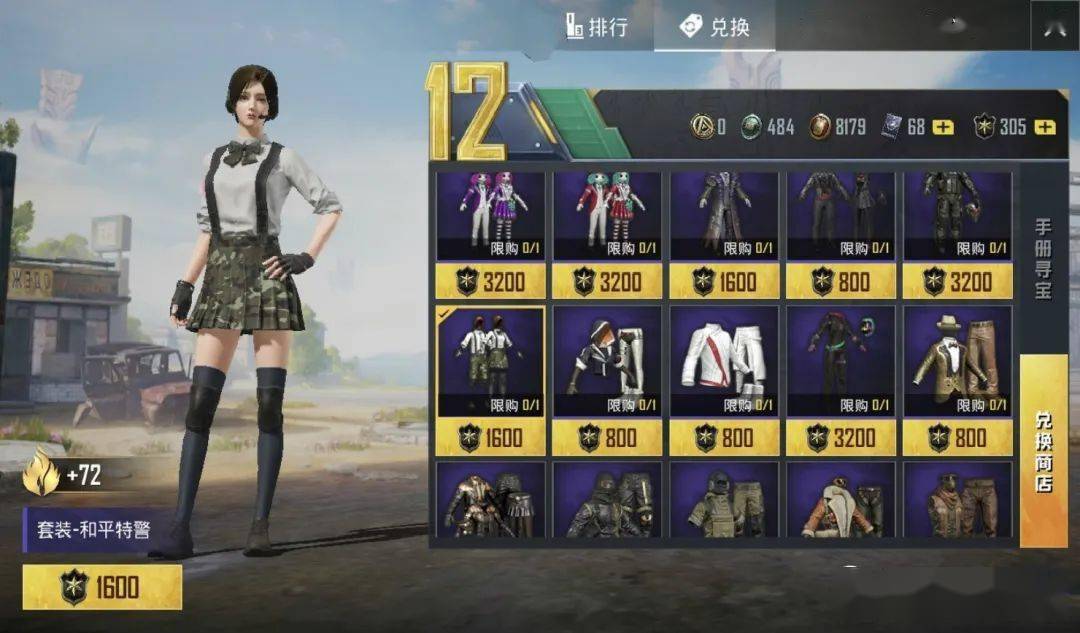1080x633 pixels.
Task: Select the 兑换 exchange tab
Action: pyautogui.click(x=714, y=27)
